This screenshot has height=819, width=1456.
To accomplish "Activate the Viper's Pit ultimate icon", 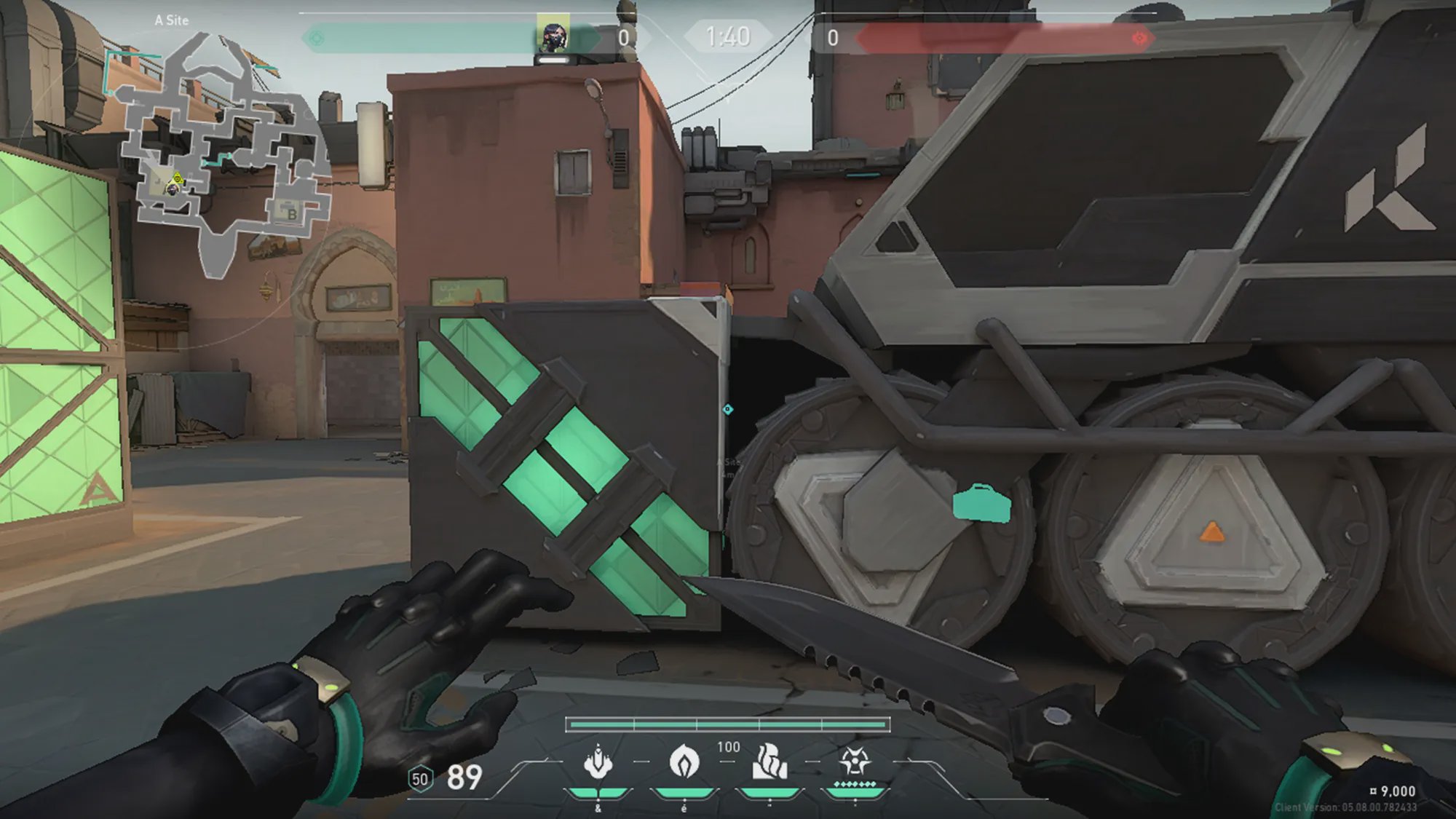I will [x=854, y=762].
